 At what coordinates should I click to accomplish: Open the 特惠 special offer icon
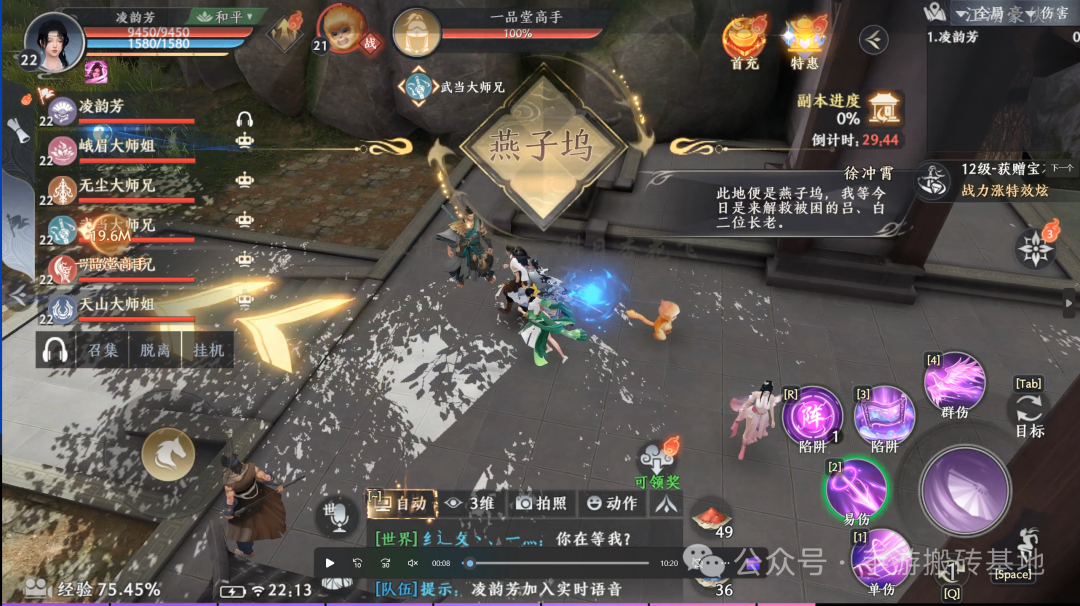point(804,40)
